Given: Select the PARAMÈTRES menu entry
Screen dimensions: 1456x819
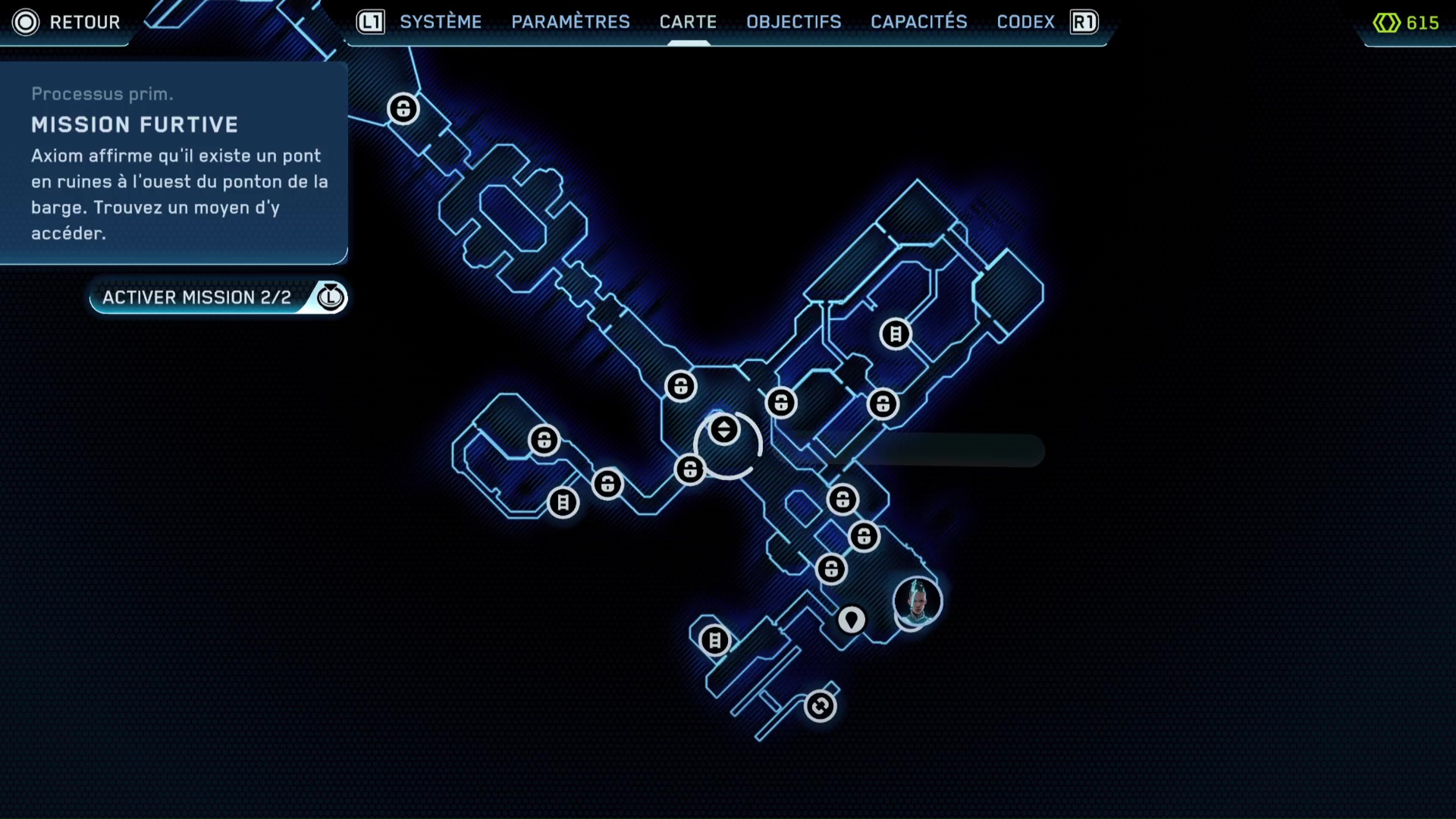Looking at the screenshot, I should 570,22.
